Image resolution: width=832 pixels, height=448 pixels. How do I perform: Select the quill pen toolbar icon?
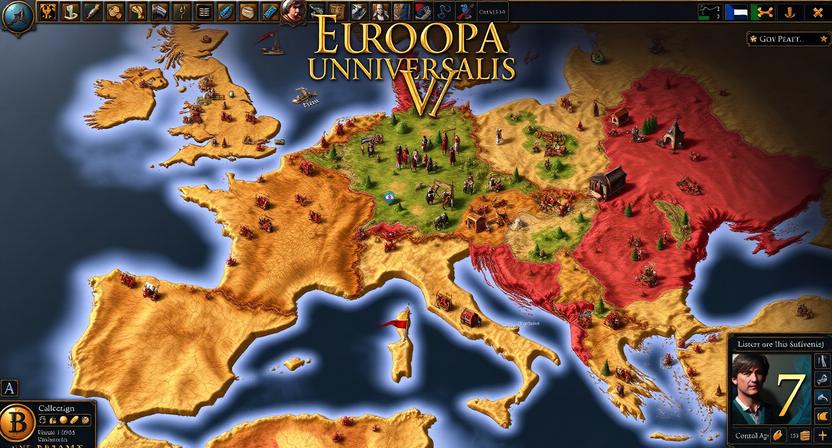(x=93, y=12)
